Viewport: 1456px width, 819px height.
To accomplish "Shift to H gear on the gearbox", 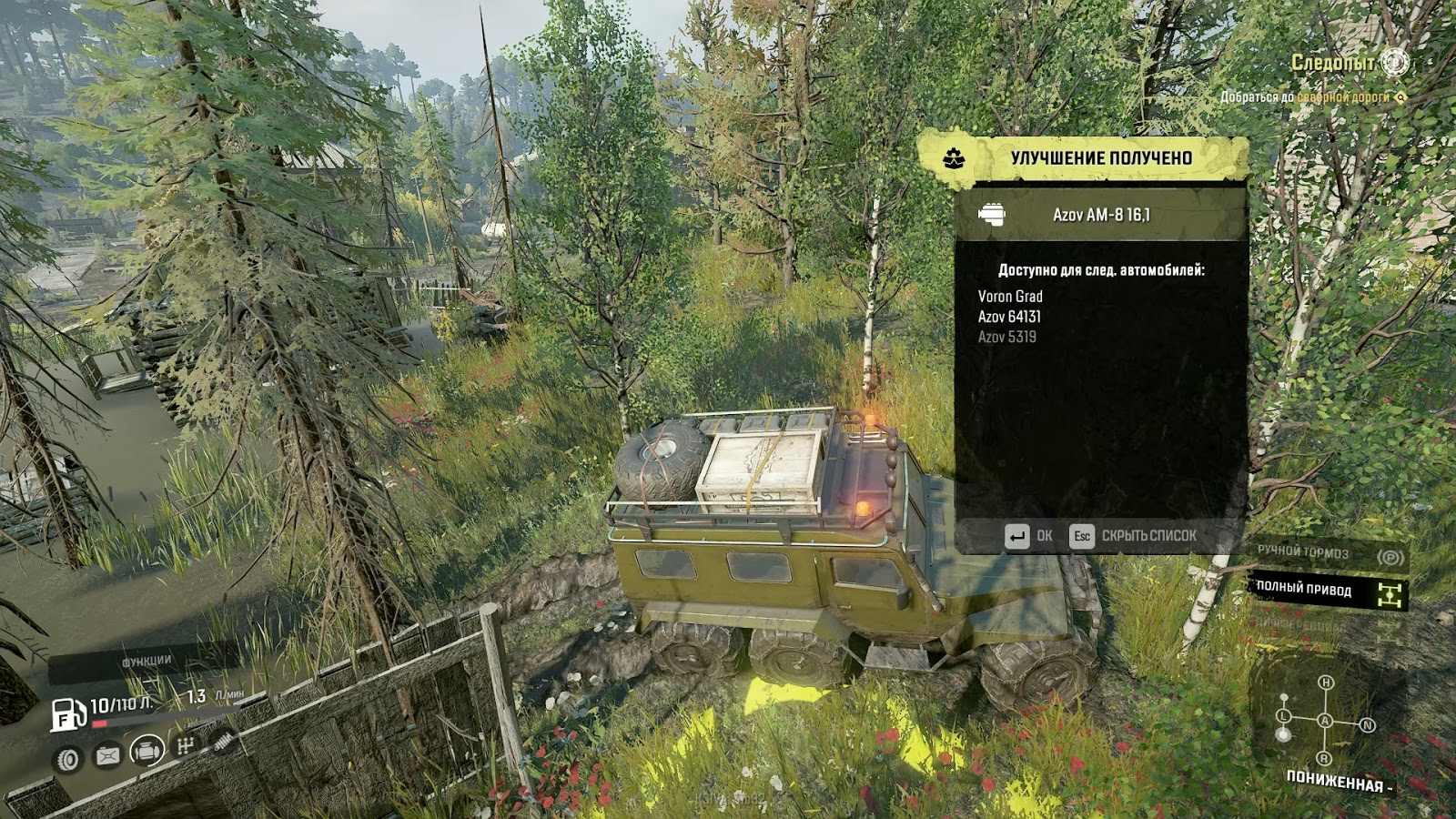I will point(1326,682).
